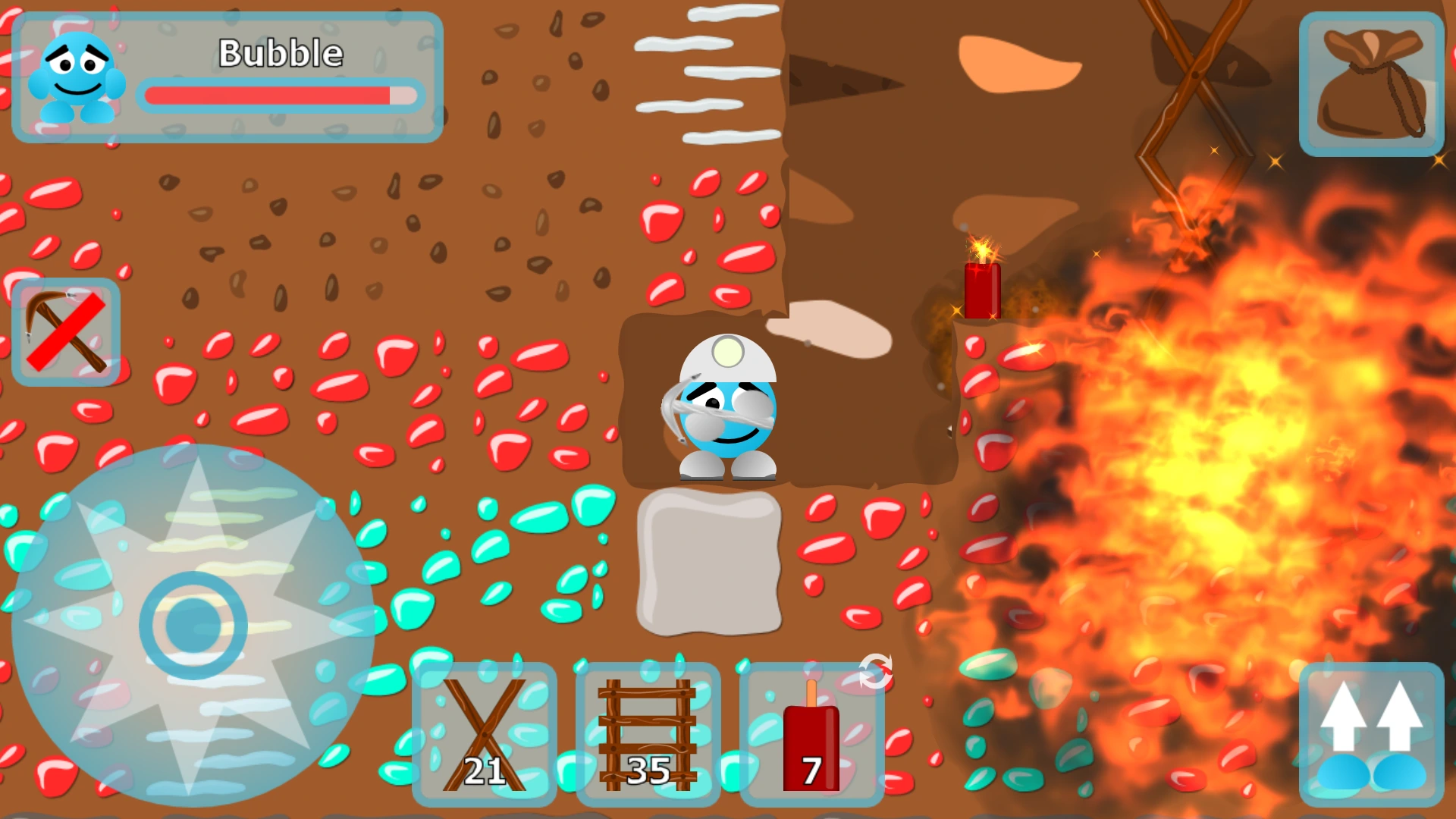Tap the dynamite refresh cycle arrow
Screen dimensions: 1456x819
point(876,671)
